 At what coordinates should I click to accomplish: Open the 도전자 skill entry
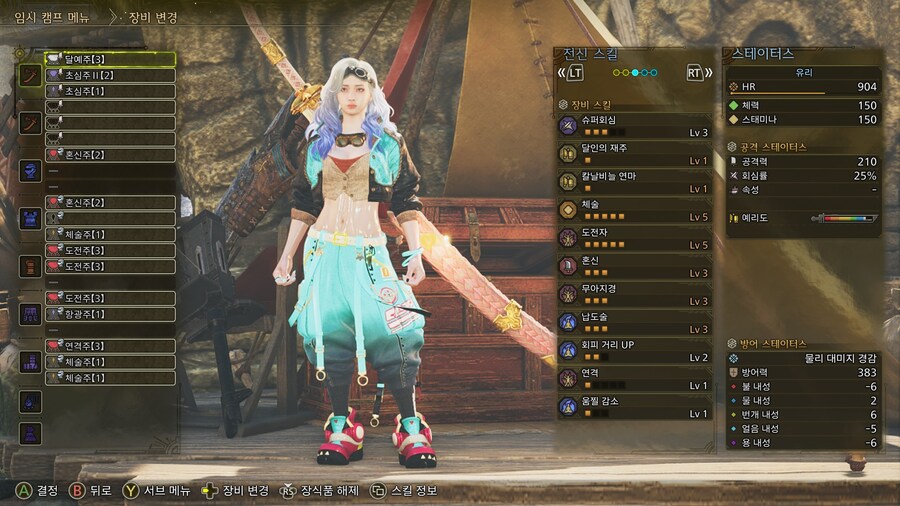pyautogui.click(x=633, y=237)
